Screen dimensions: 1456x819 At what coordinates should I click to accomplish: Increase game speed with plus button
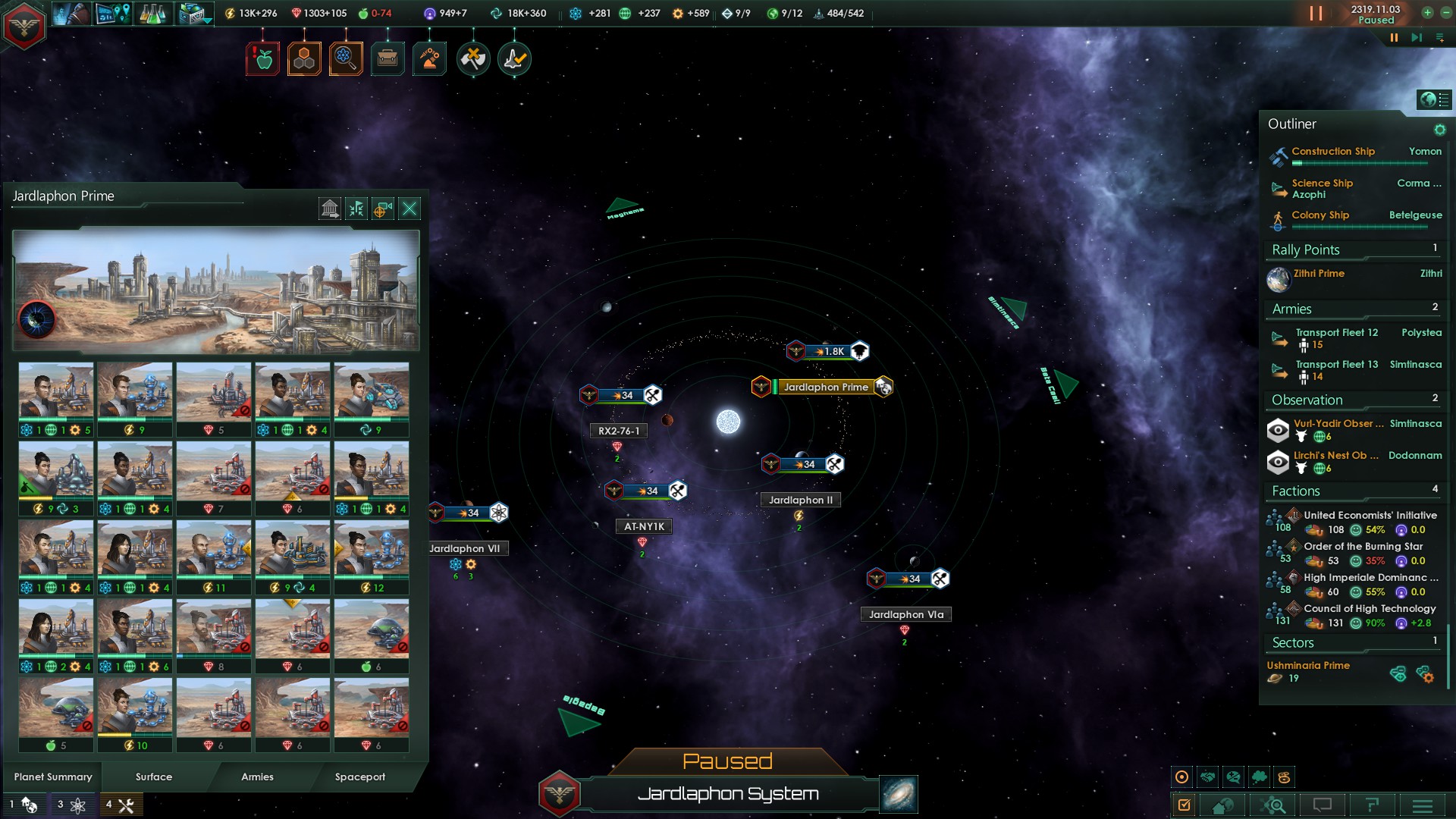[1427, 12]
